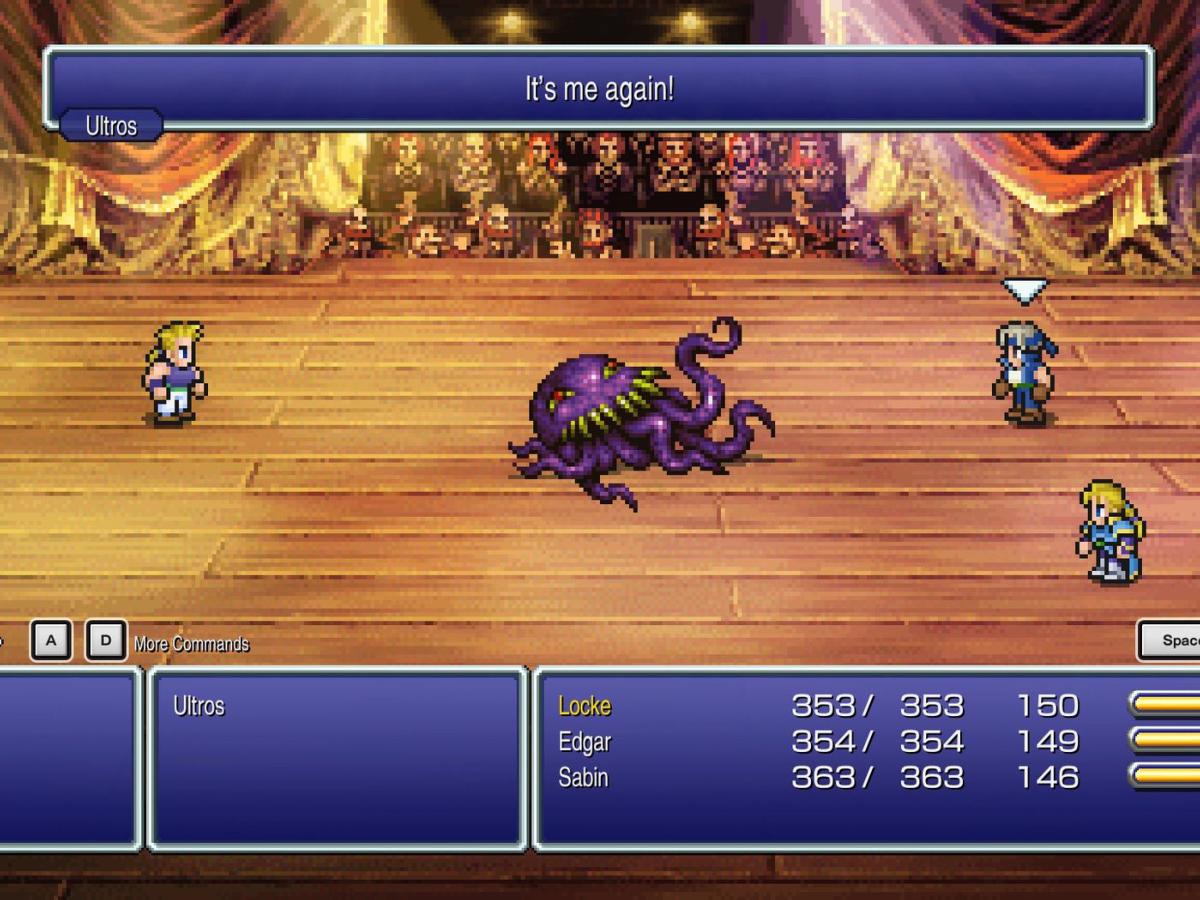Pick Sabin's row in the party list
The image size is (1200, 900).
(x=584, y=777)
